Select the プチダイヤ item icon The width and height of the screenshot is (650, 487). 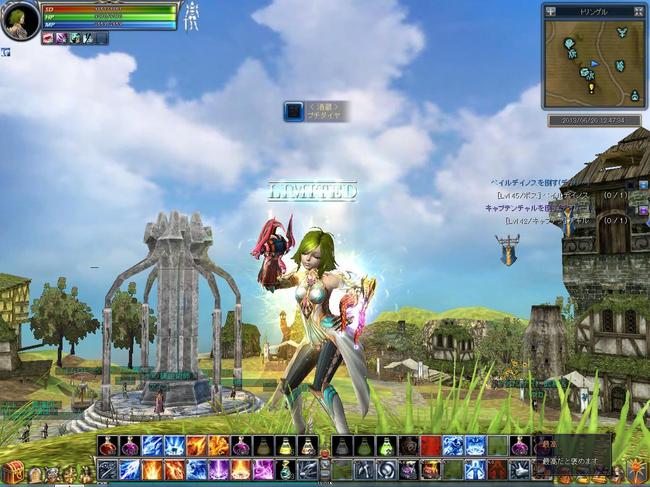click(x=293, y=111)
